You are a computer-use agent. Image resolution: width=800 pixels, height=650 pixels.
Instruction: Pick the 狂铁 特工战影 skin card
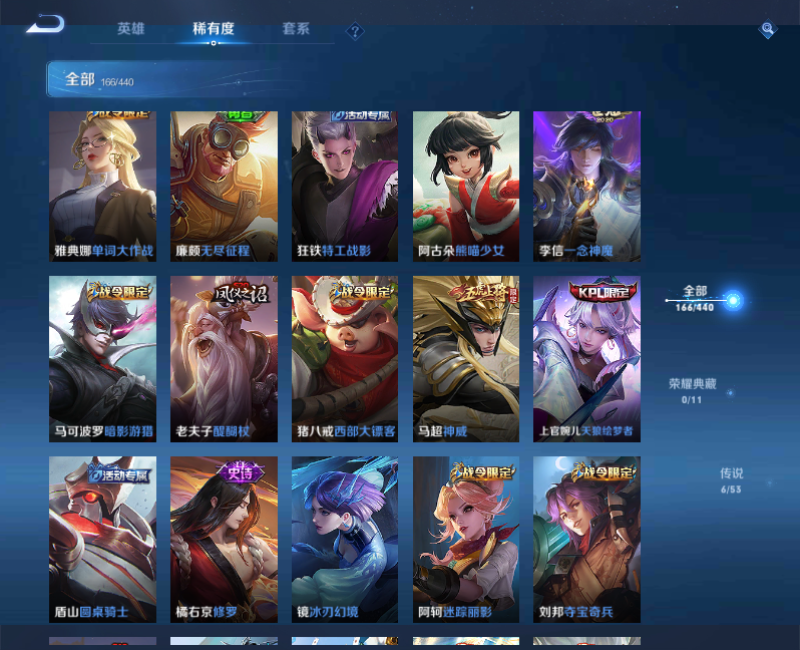[x=345, y=186]
